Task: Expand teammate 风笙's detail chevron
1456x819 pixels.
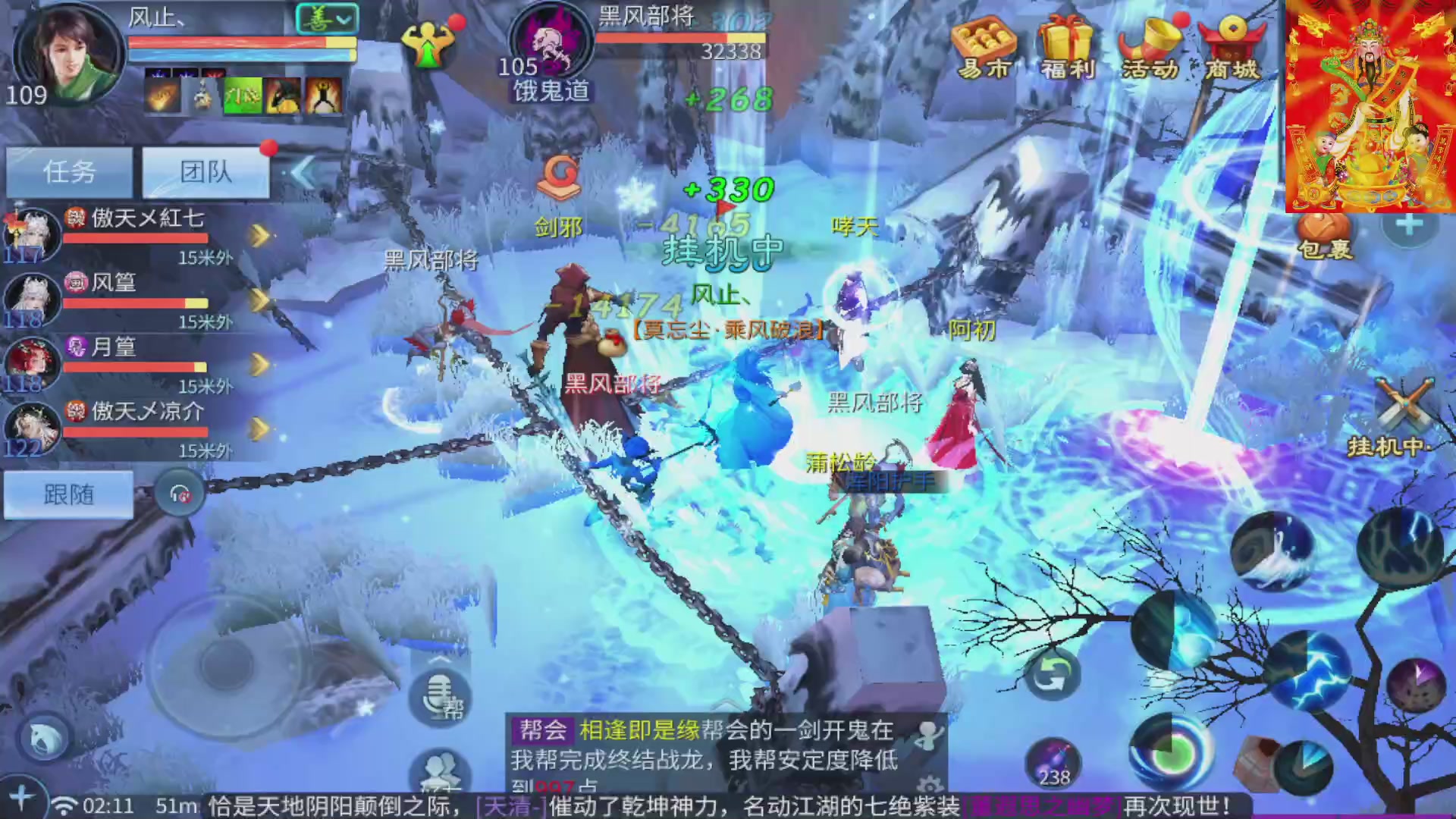Action: pyautogui.click(x=260, y=299)
